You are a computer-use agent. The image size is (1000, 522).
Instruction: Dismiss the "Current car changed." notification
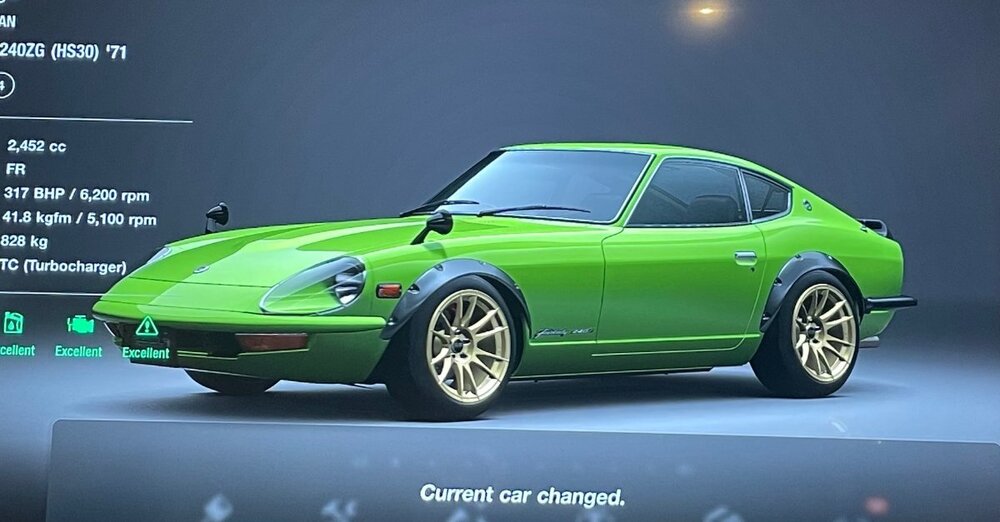(x=522, y=494)
